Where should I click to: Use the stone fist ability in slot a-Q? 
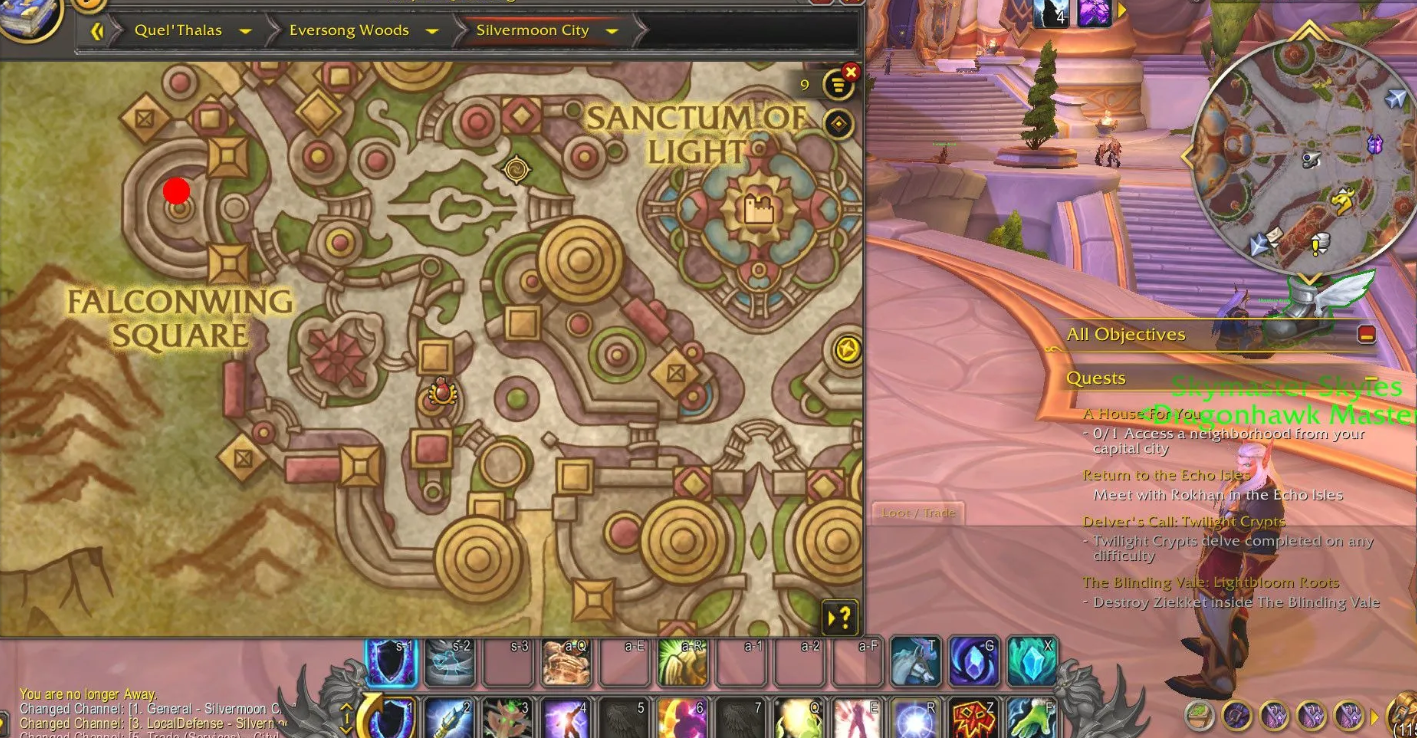click(566, 662)
